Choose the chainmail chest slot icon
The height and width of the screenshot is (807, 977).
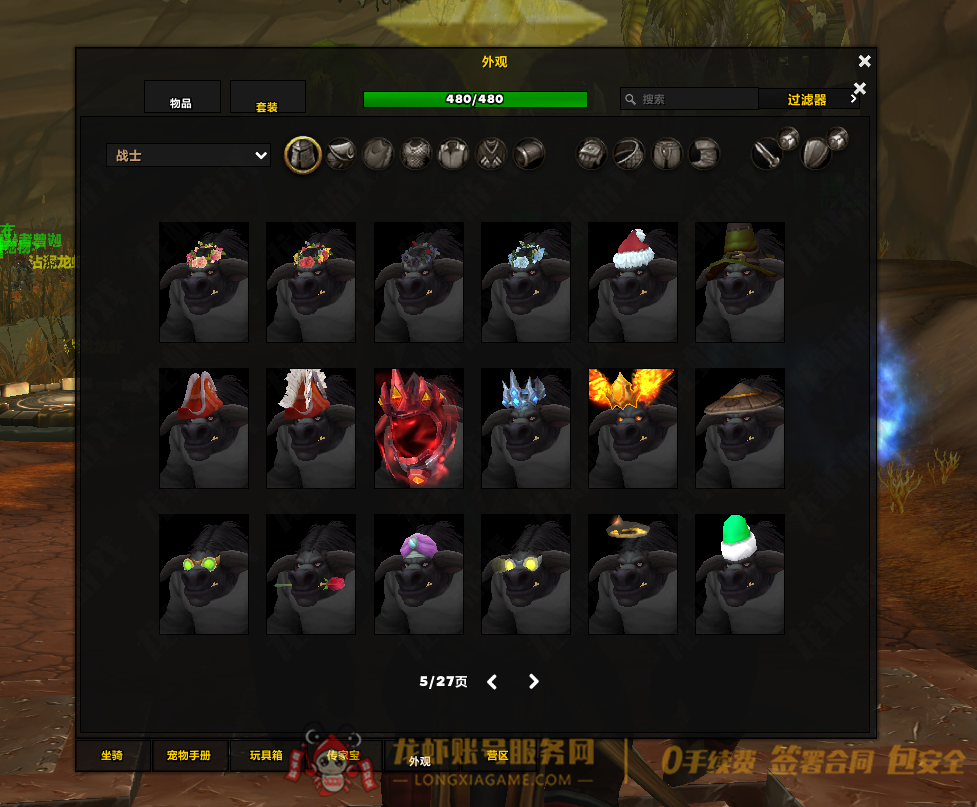[416, 155]
